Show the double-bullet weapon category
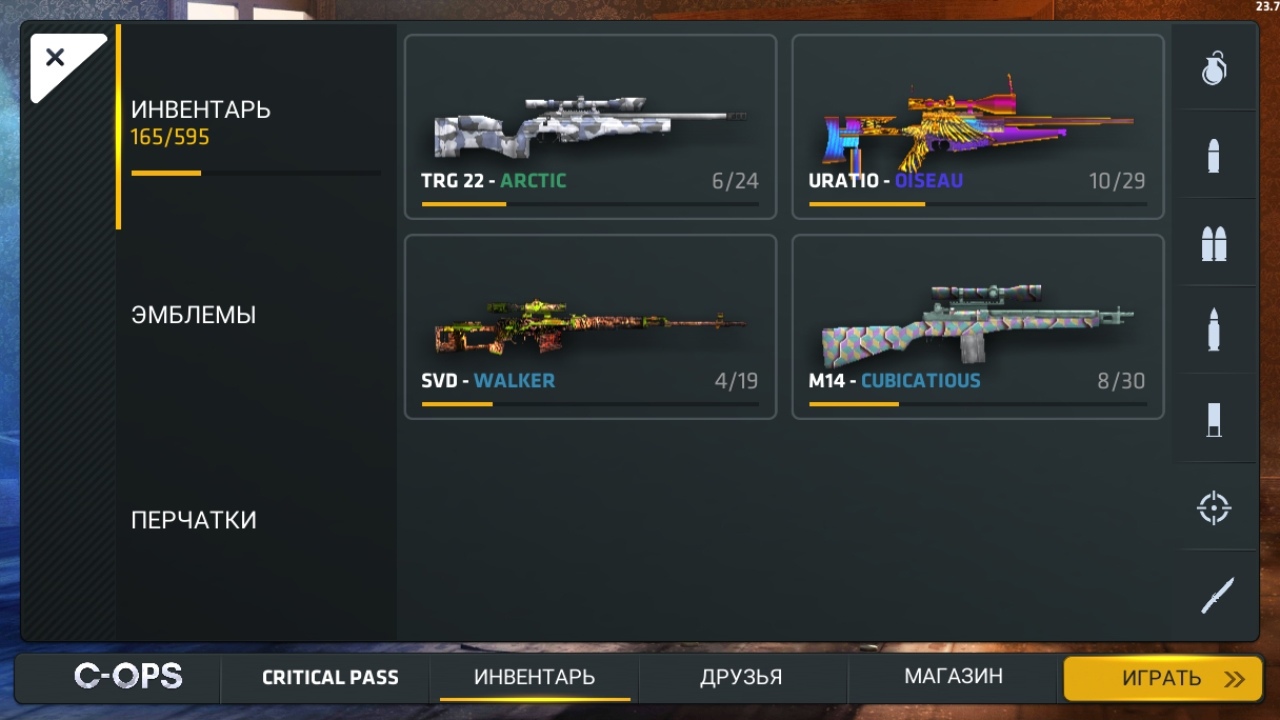 [x=1214, y=243]
